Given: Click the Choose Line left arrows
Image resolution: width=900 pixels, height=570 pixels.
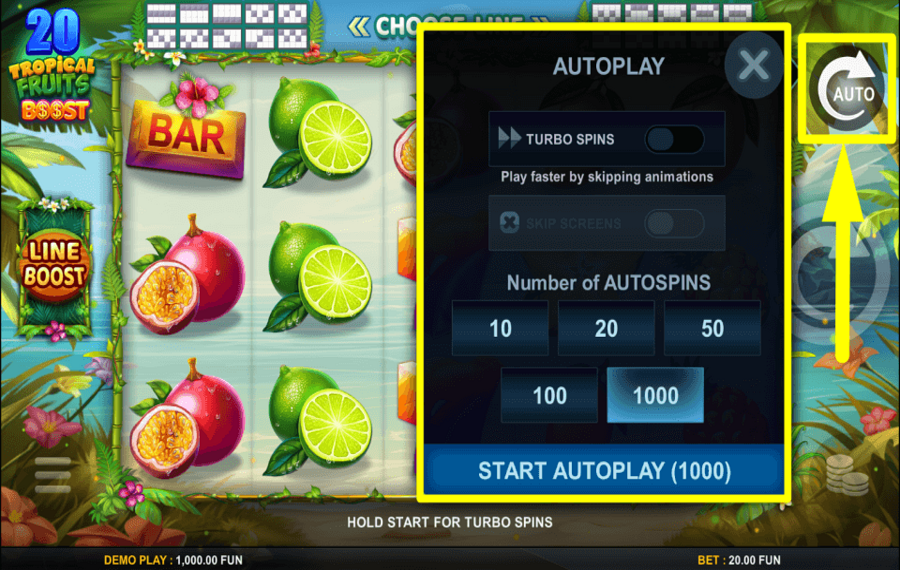Looking at the screenshot, I should pos(359,25).
